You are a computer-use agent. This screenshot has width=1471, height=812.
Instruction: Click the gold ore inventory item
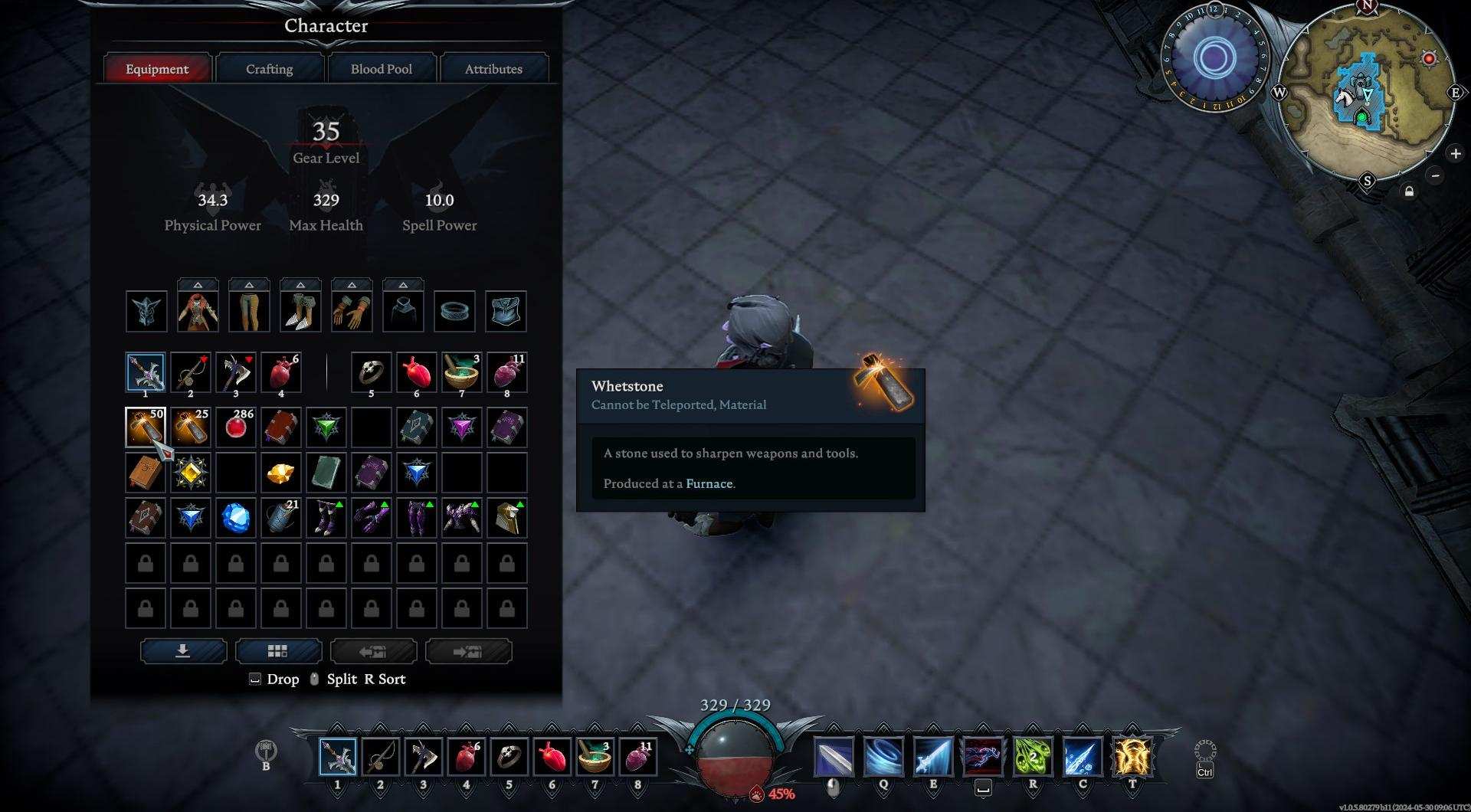click(x=280, y=473)
